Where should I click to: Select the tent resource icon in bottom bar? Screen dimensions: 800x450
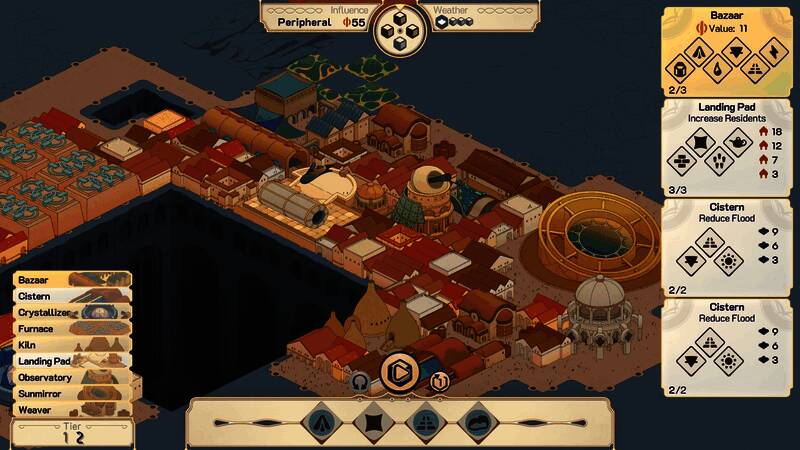[x=319, y=423]
